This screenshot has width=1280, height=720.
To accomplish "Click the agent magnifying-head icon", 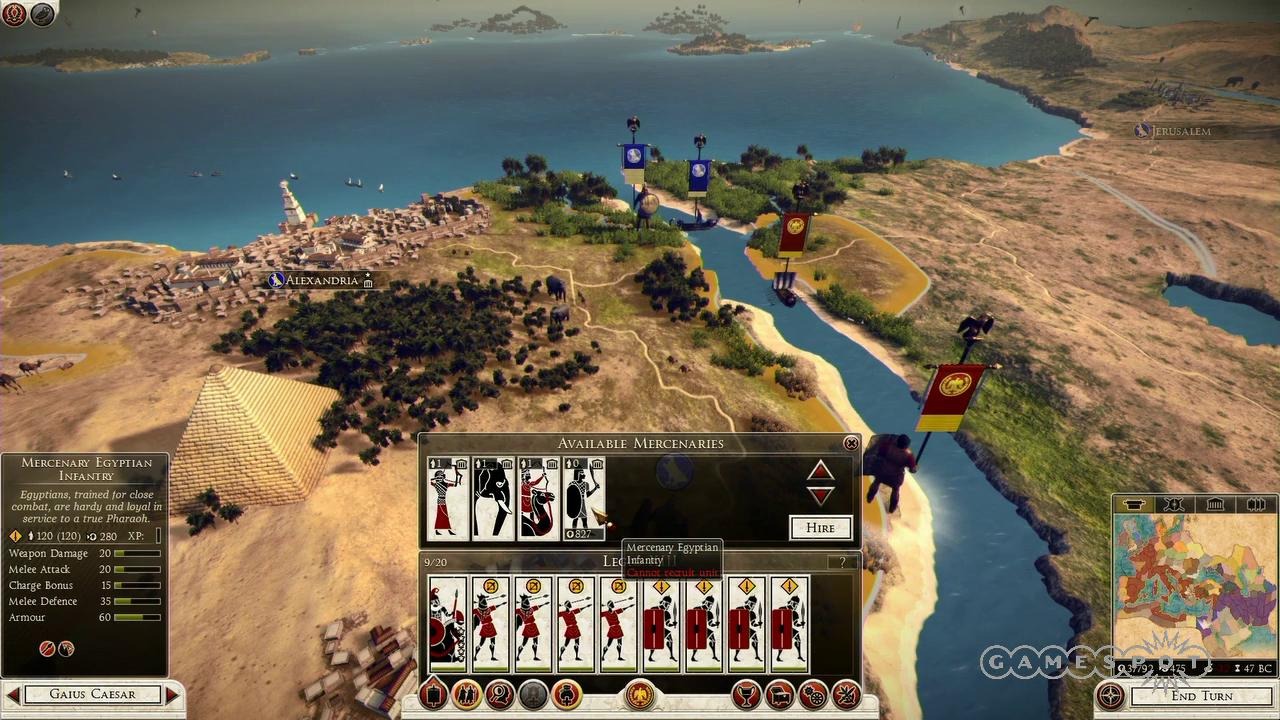I will point(500,694).
